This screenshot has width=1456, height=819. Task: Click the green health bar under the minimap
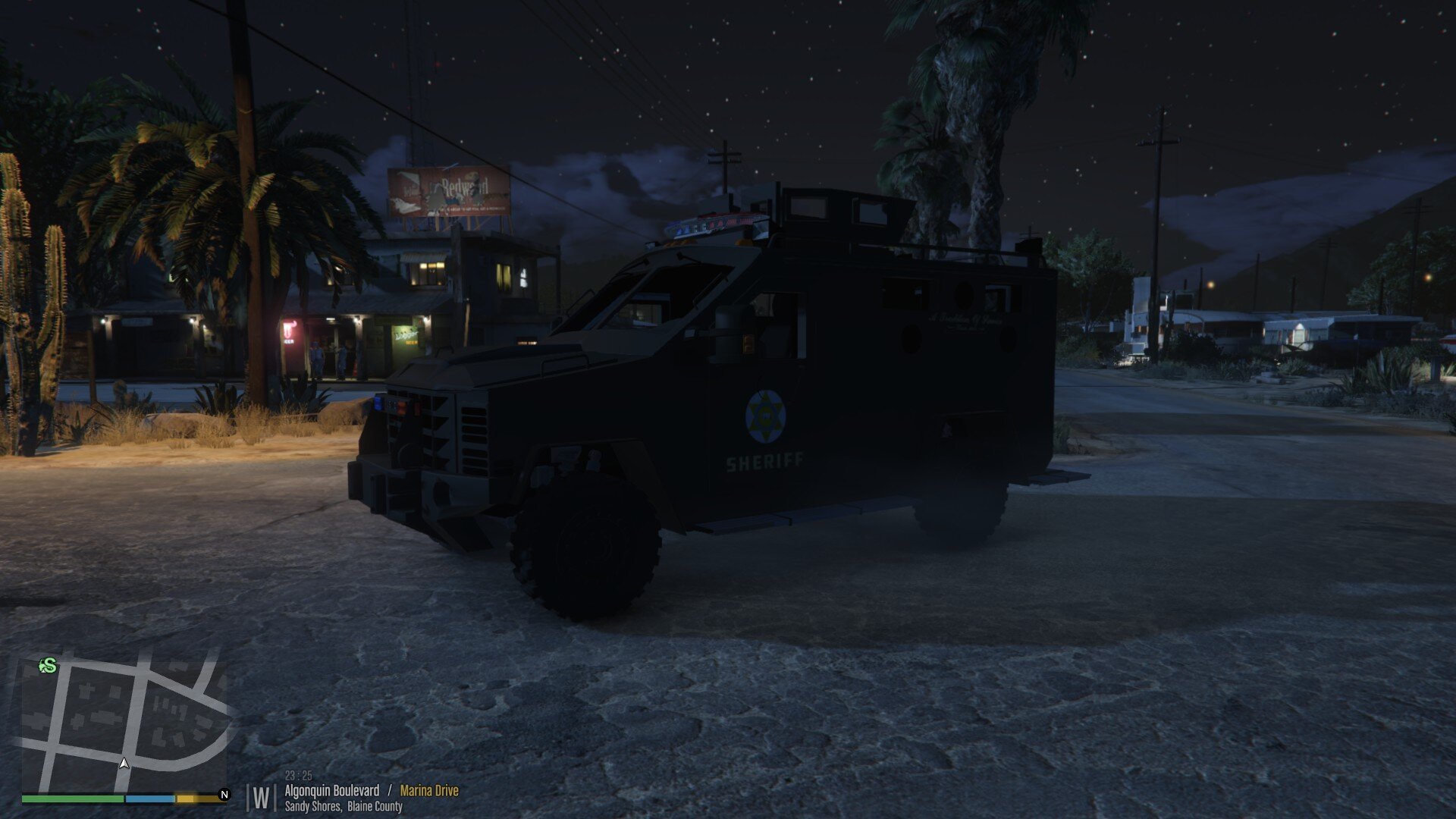72,799
